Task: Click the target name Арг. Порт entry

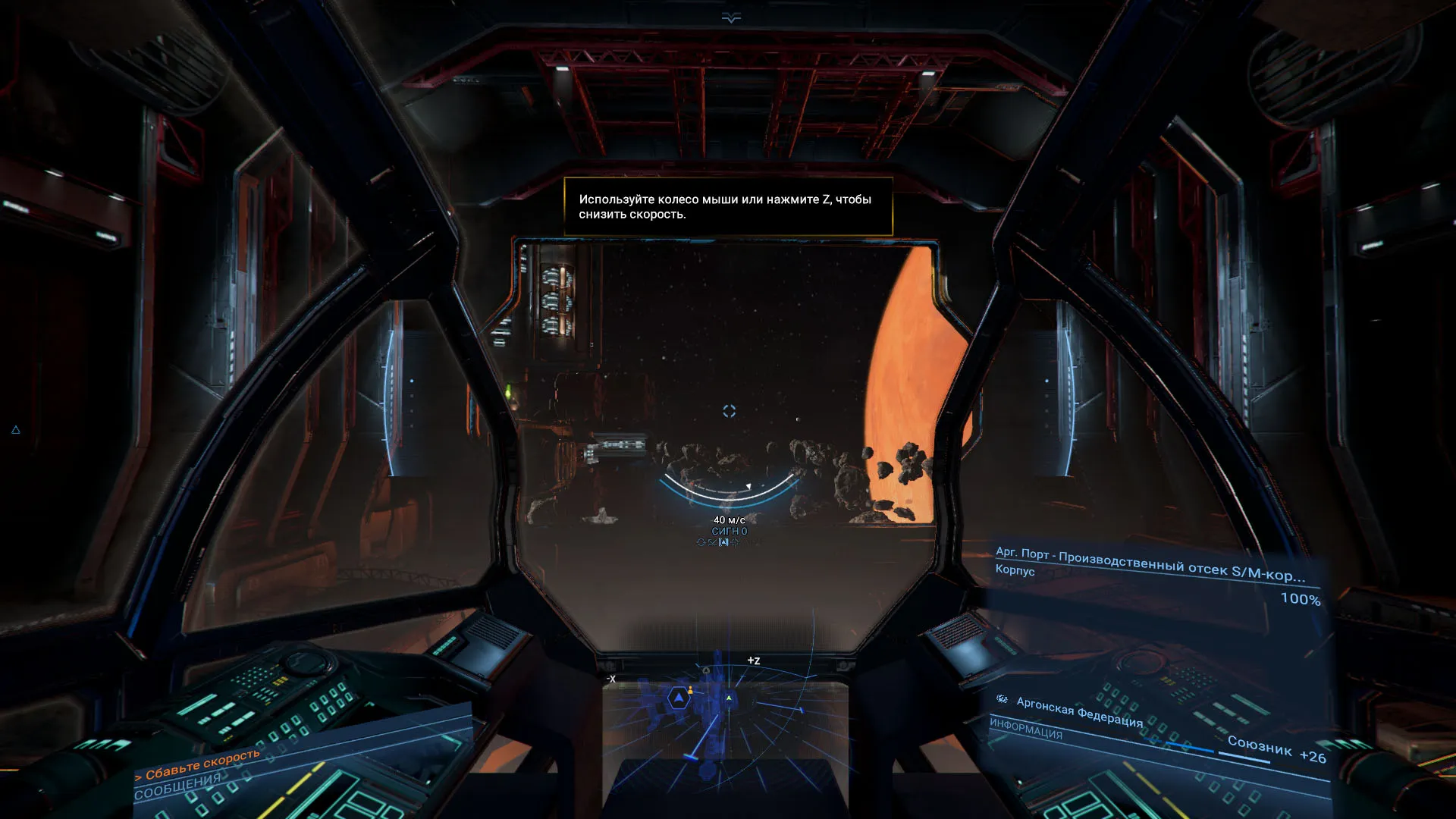Action: click(1149, 563)
